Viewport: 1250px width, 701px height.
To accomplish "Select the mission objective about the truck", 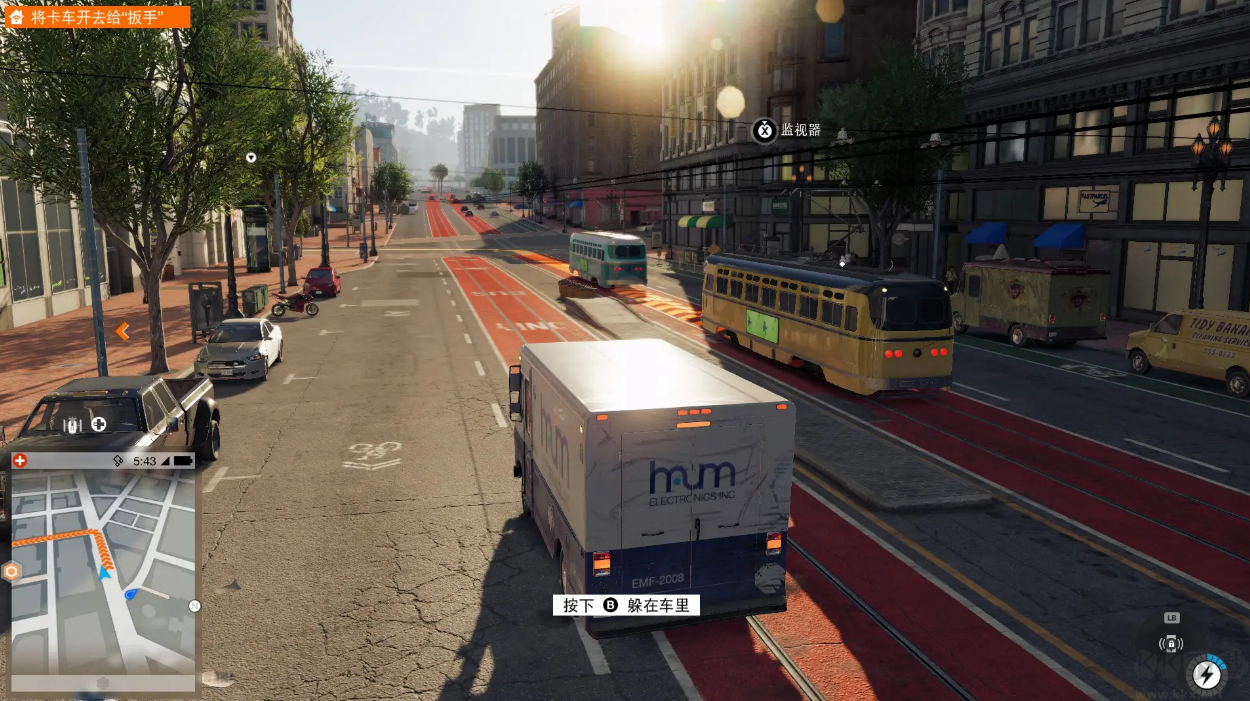I will click(x=96, y=17).
